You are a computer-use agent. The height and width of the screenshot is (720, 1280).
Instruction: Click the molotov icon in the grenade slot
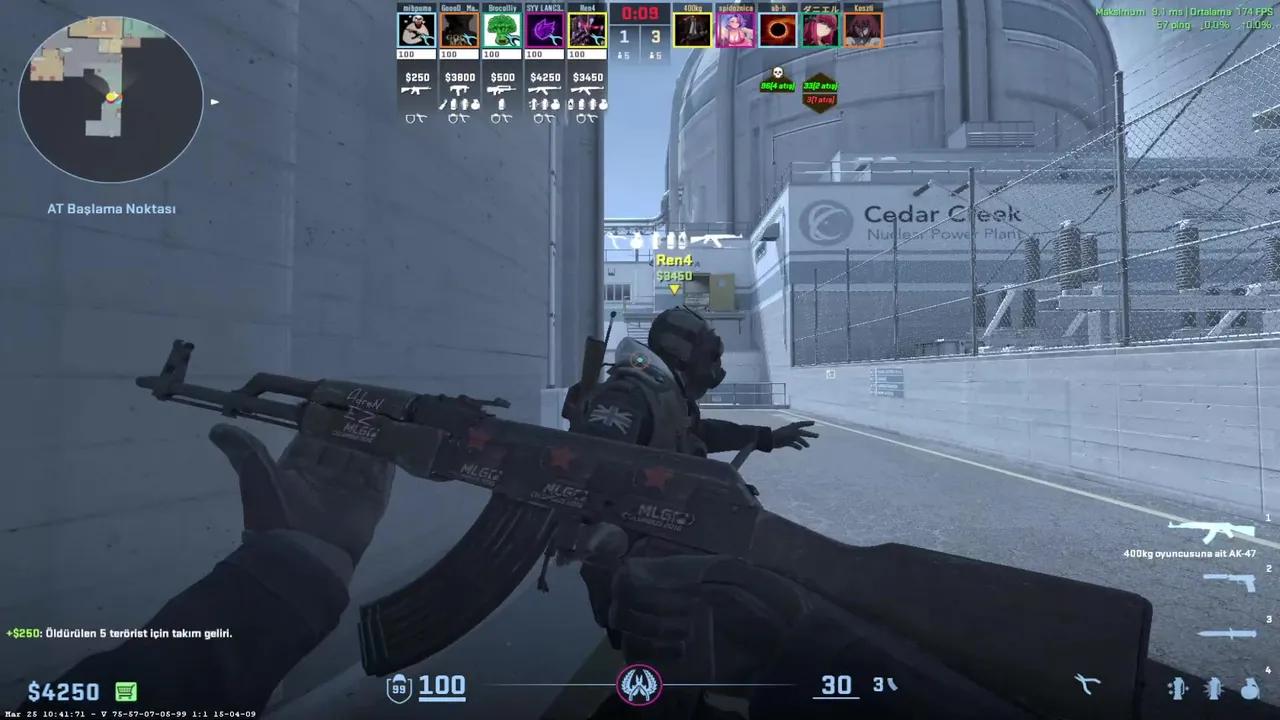(1179, 688)
